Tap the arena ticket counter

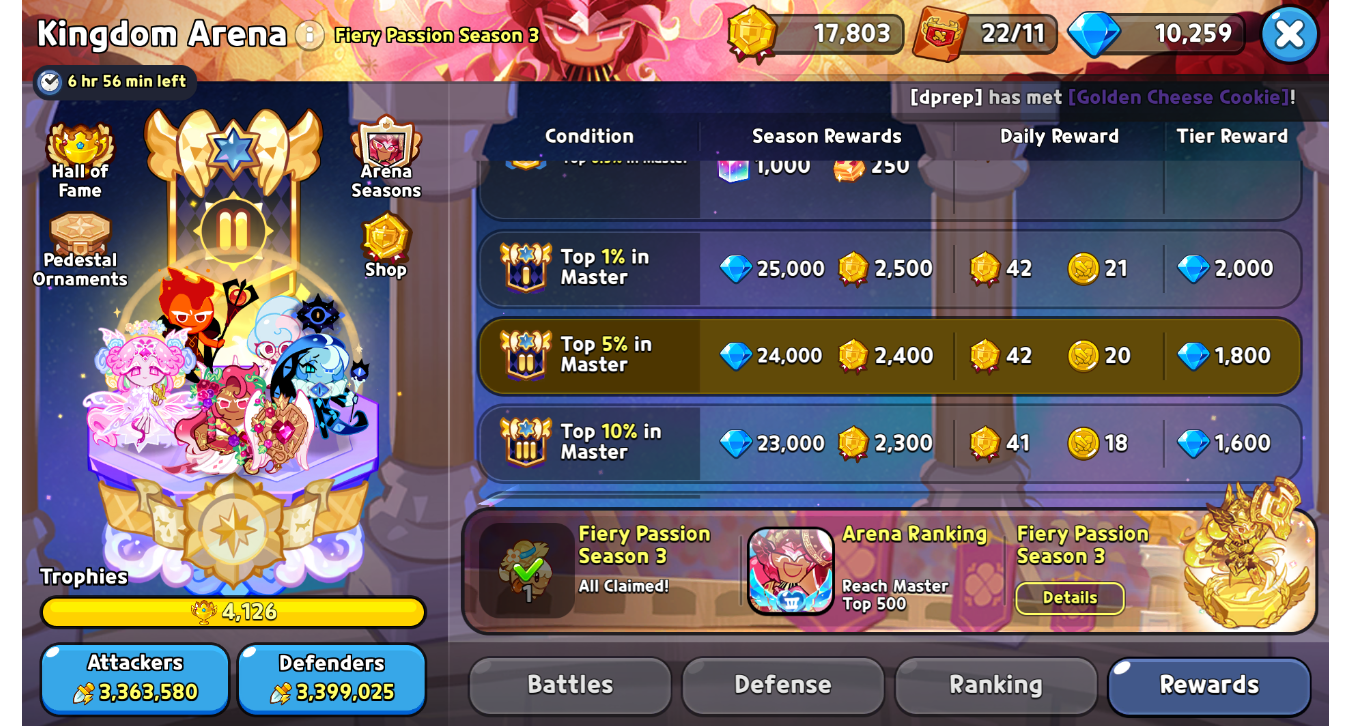[986, 34]
